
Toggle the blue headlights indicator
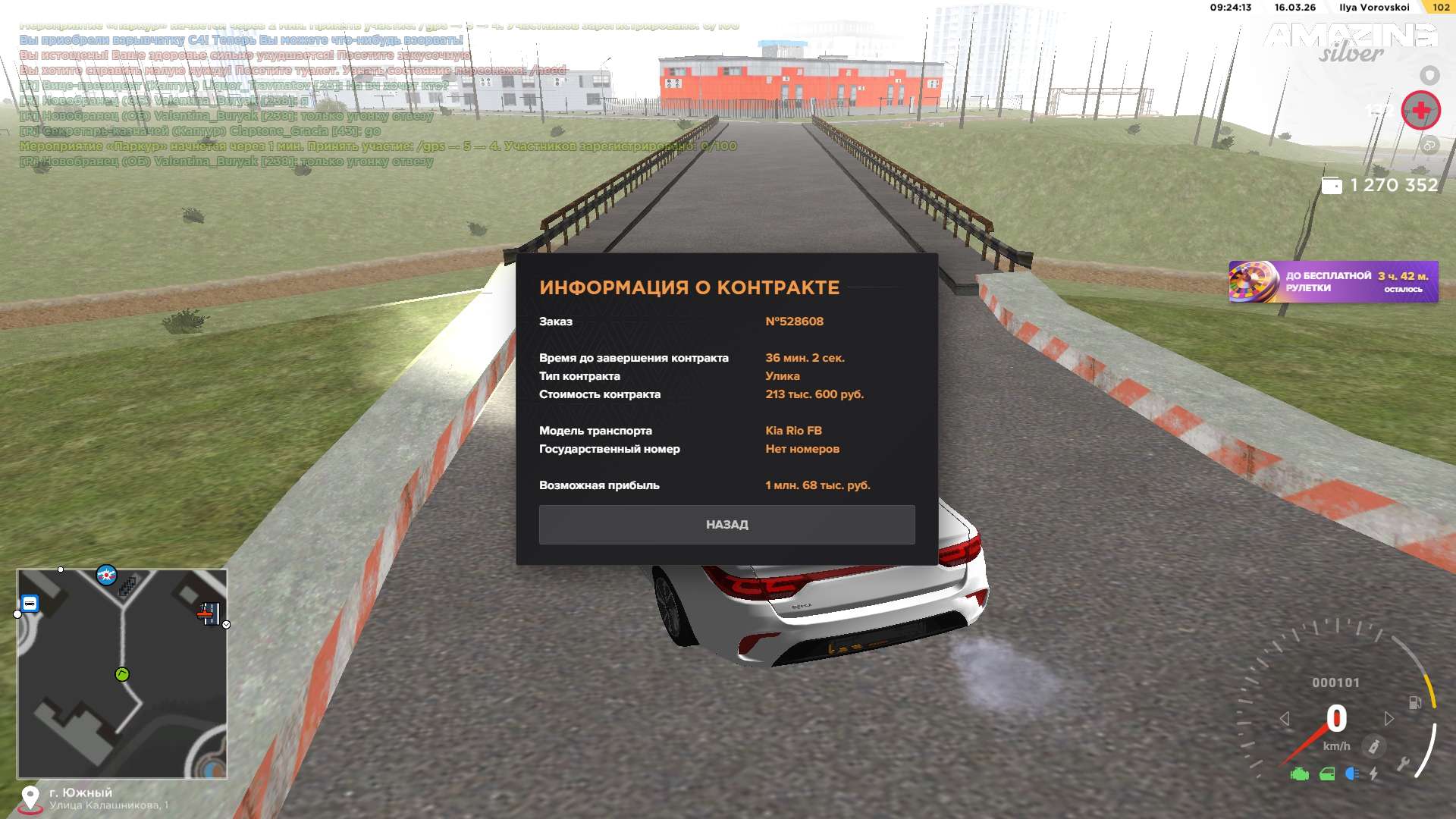pyautogui.click(x=1351, y=774)
